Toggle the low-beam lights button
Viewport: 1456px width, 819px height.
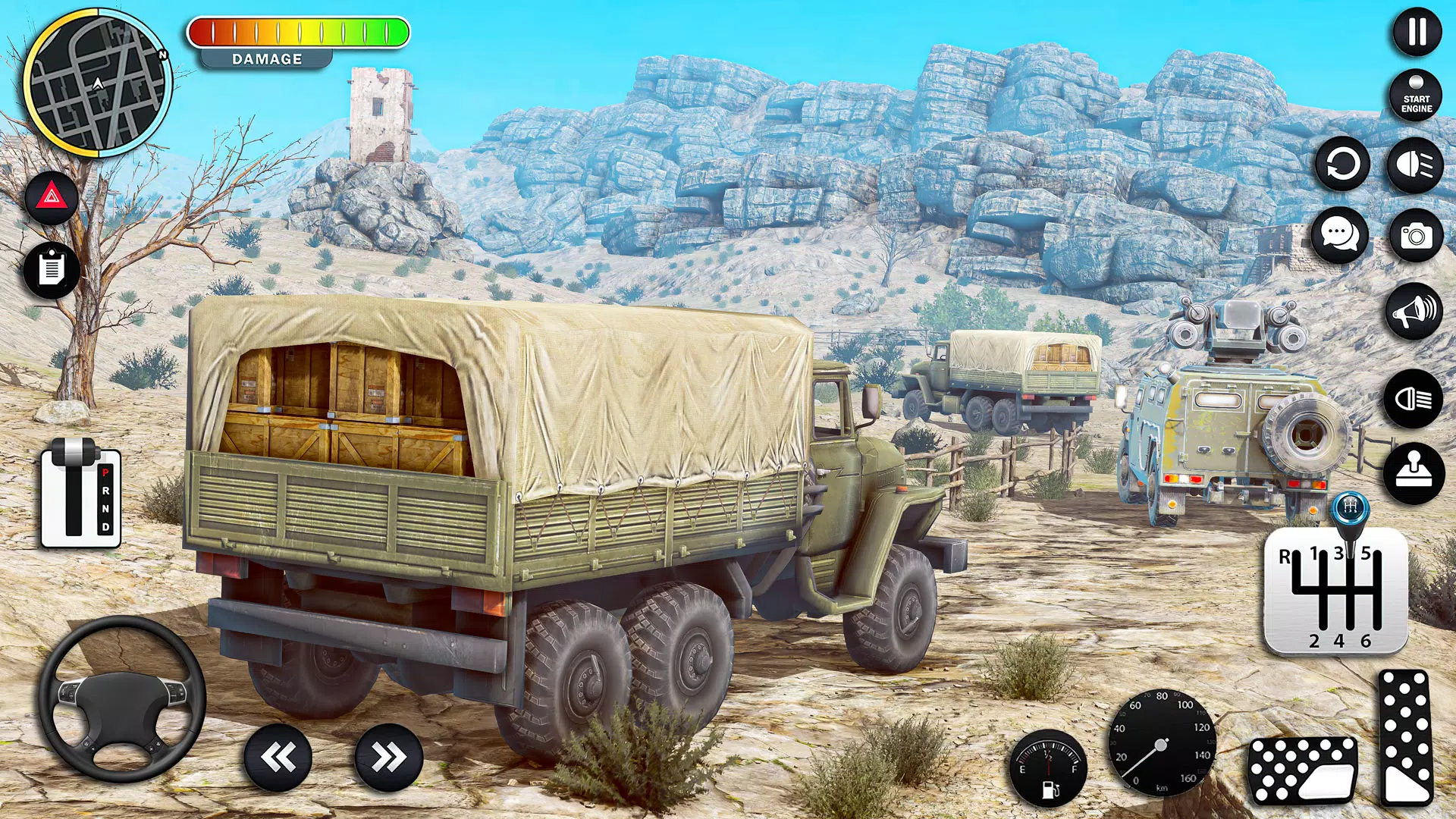pyautogui.click(x=1413, y=399)
